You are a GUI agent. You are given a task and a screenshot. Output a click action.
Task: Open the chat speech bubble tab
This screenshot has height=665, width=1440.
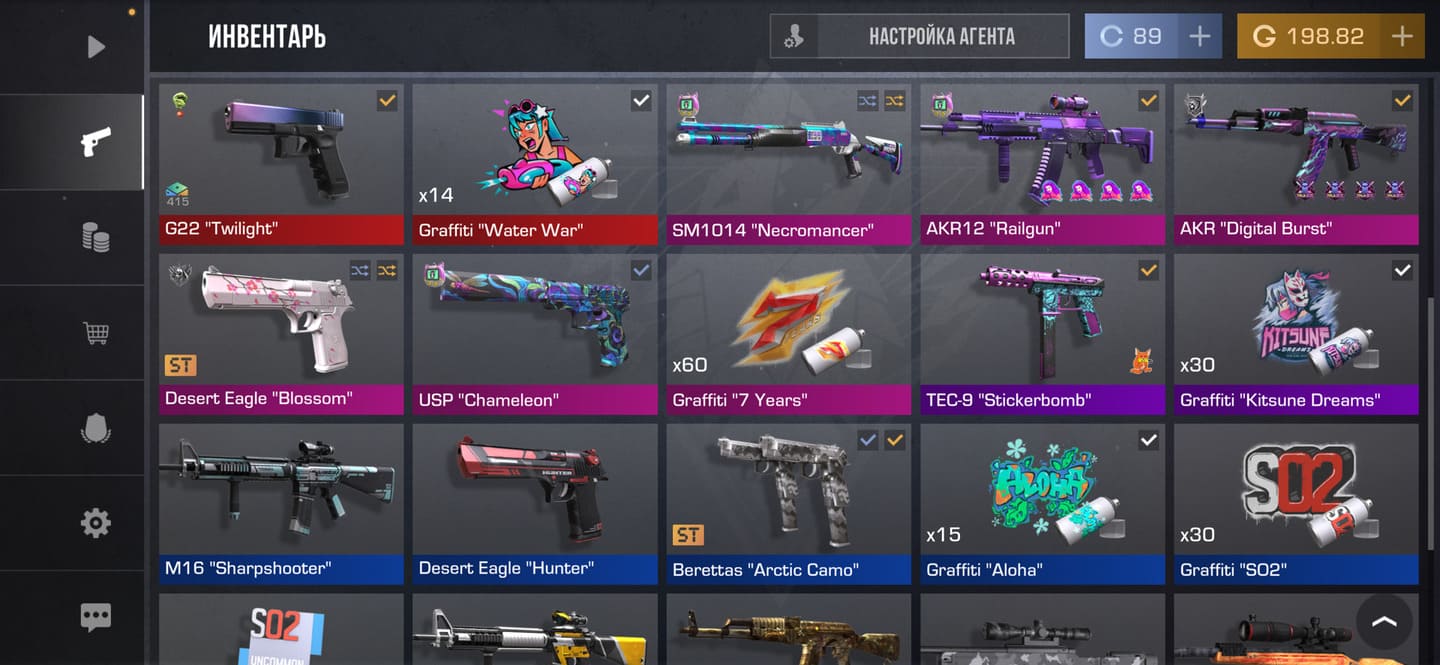pos(95,617)
